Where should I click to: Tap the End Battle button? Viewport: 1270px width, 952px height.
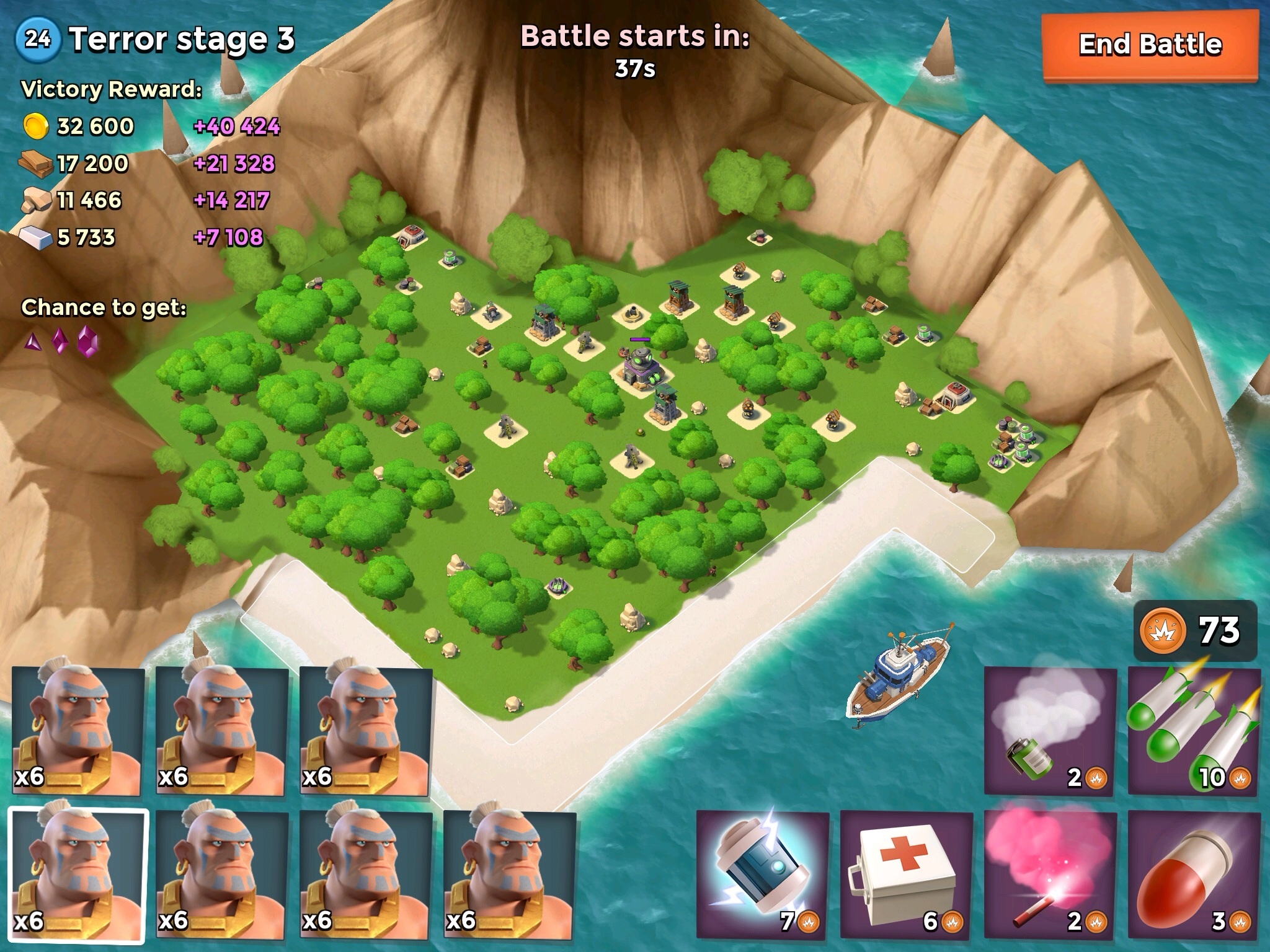pos(1149,46)
